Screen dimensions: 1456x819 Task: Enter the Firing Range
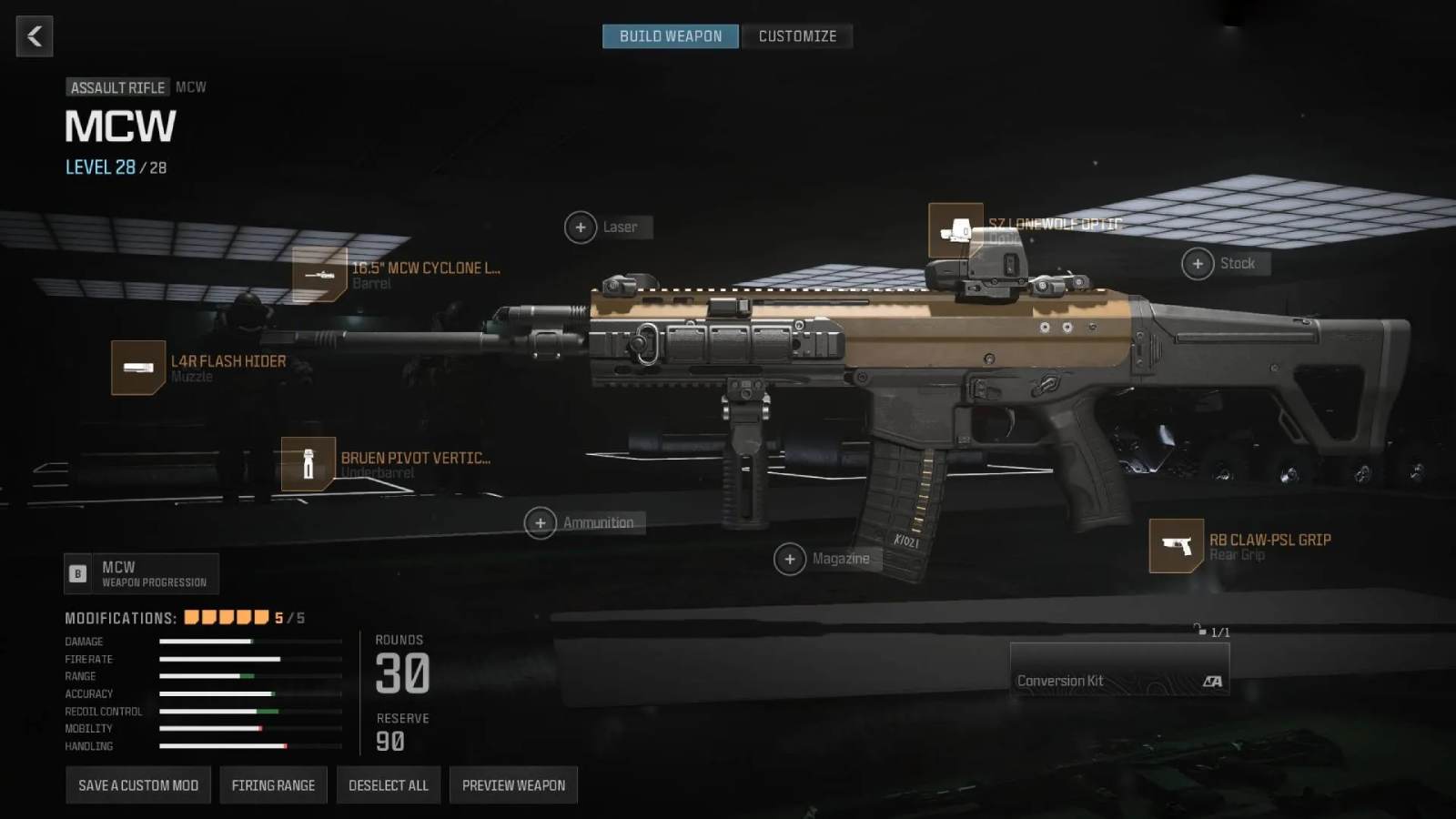tap(273, 784)
